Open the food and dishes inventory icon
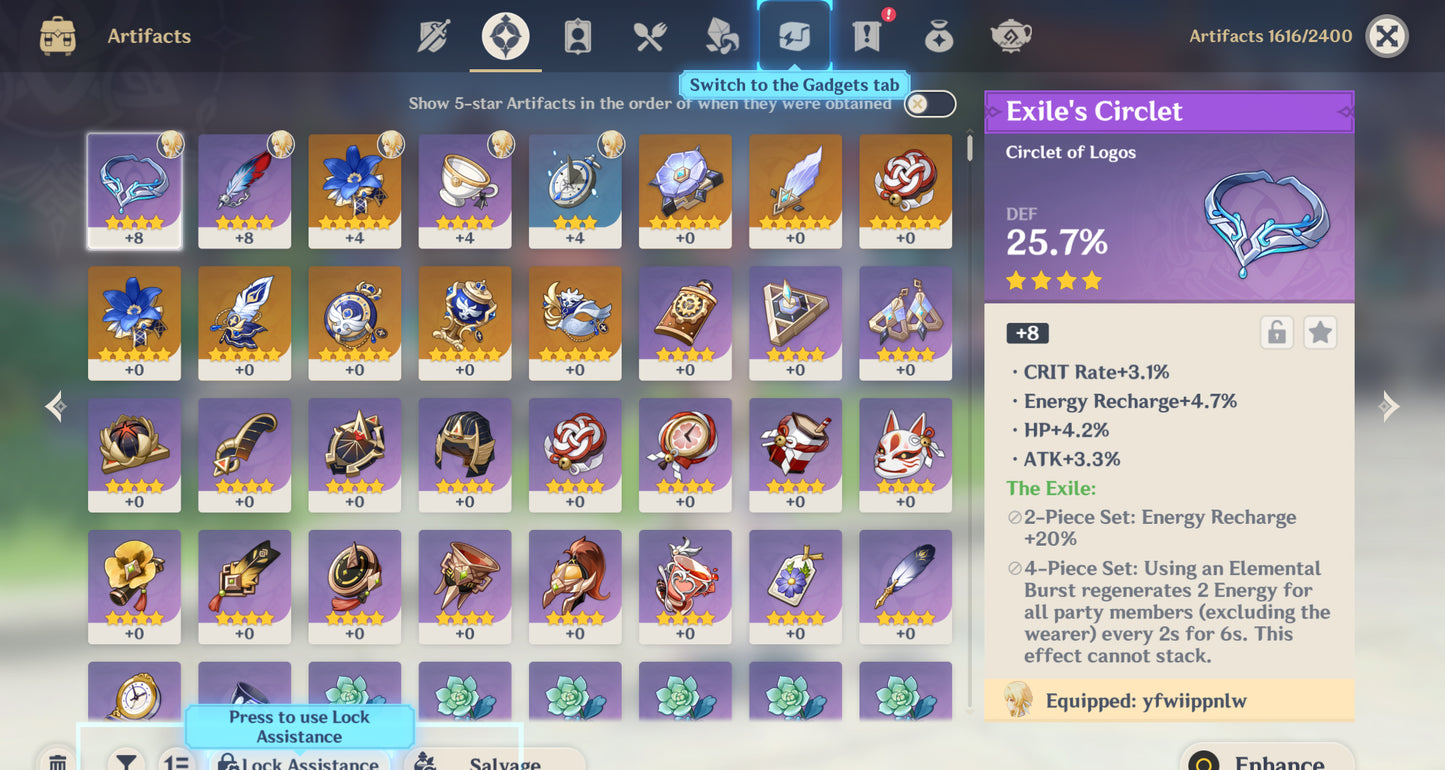This screenshot has width=1445, height=770. pyautogui.click(x=649, y=35)
